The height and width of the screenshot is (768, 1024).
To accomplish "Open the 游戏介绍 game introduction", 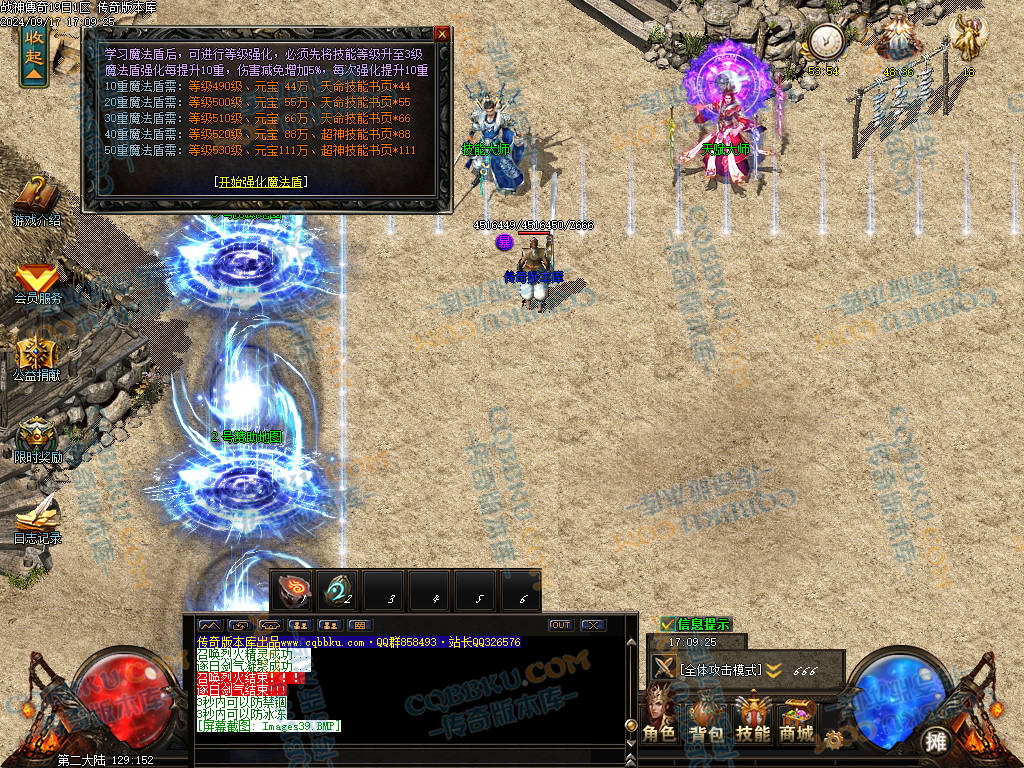I will pyautogui.click(x=36, y=200).
